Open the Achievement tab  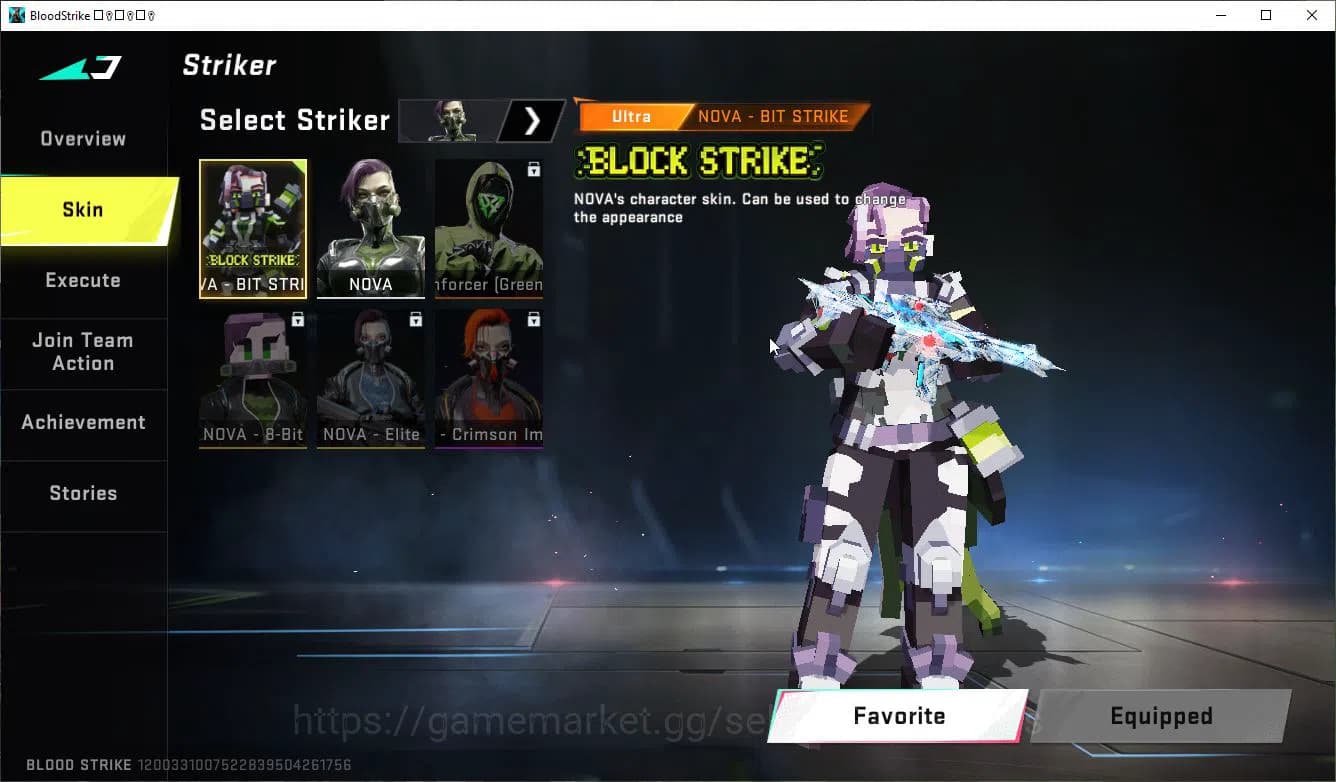[x=84, y=422]
